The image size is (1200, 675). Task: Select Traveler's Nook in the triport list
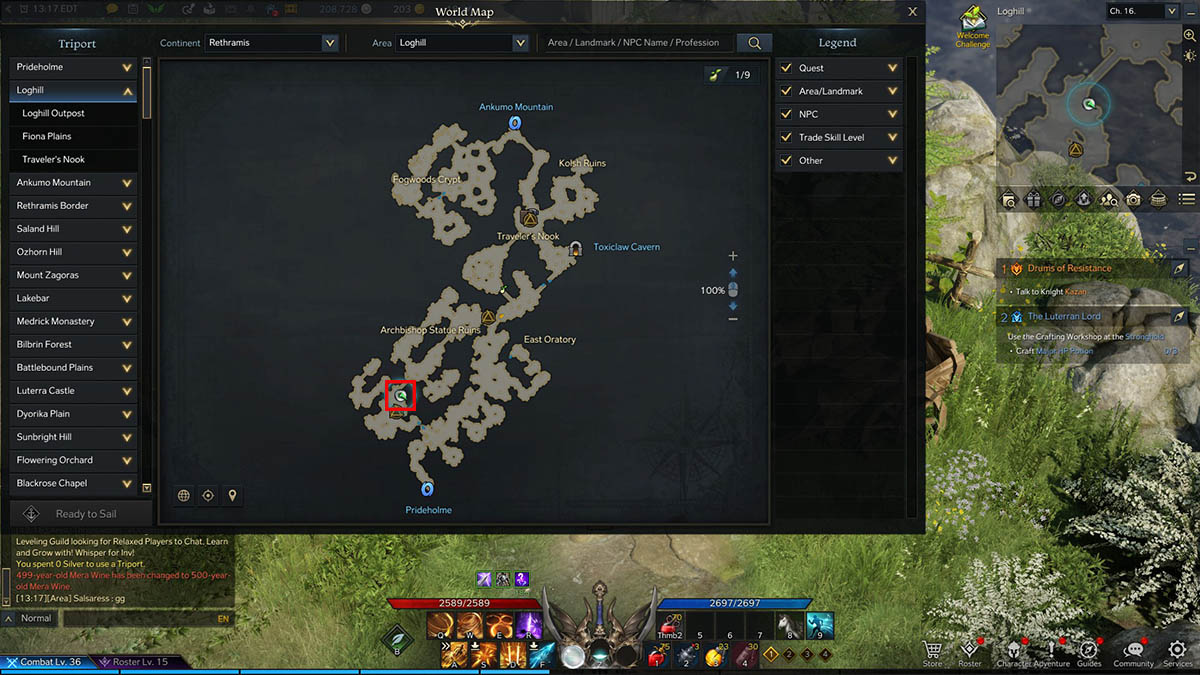click(54, 159)
